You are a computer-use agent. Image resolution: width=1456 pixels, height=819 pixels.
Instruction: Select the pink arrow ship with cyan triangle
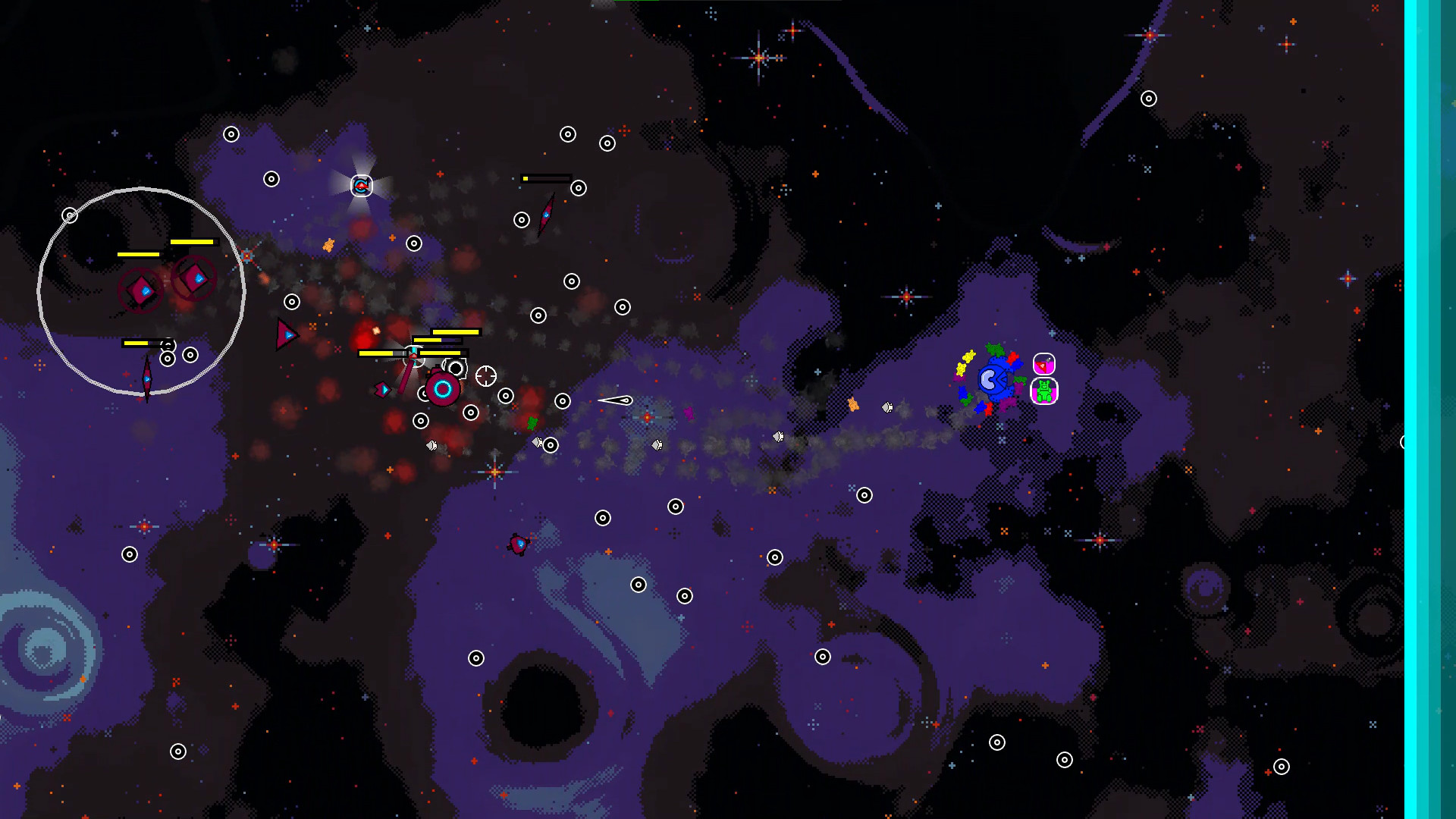(384, 391)
